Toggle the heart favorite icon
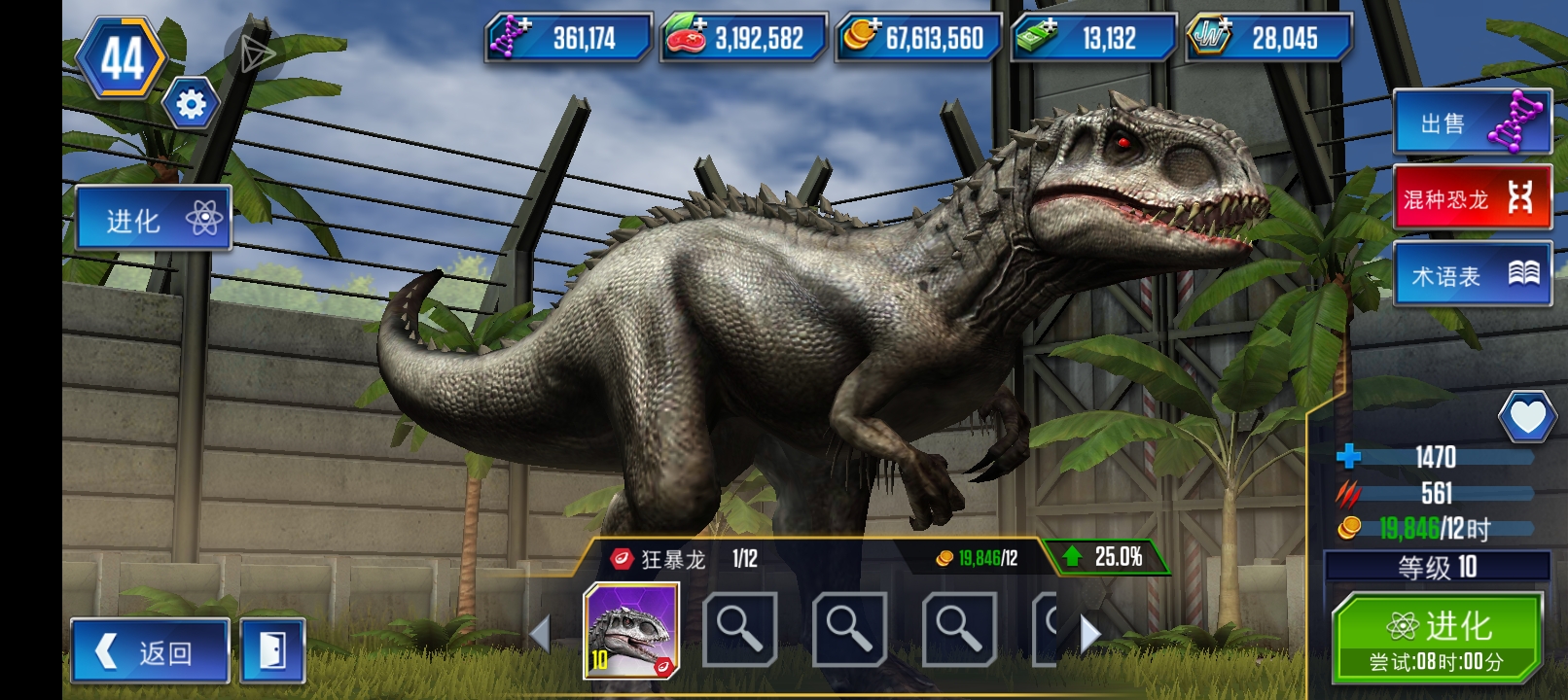Screen dimensions: 1568x700 click(x=1527, y=417)
